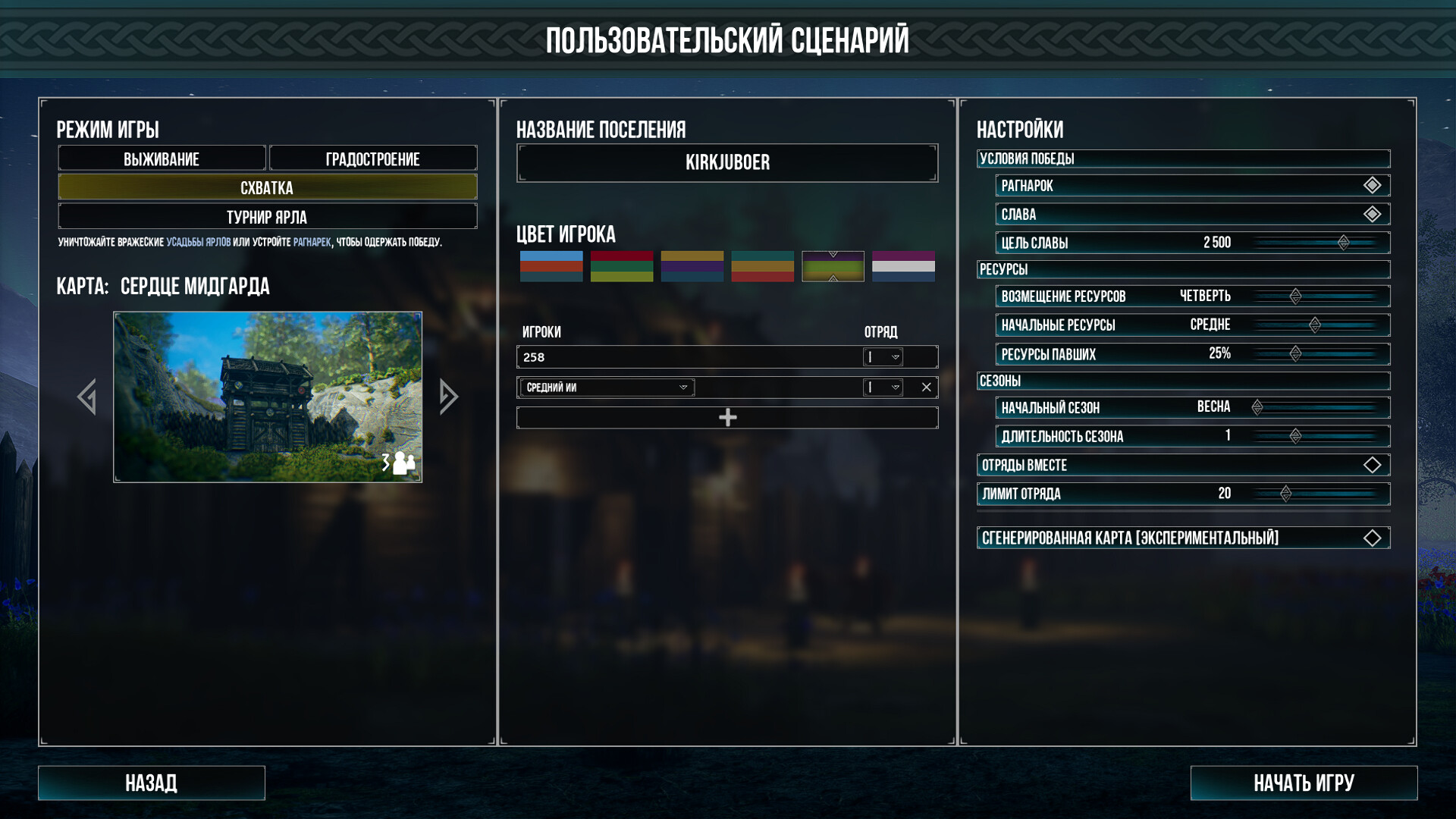Click the Сердце Мидгарда map thumbnail
Viewport: 1456px width, 819px height.
click(x=268, y=397)
